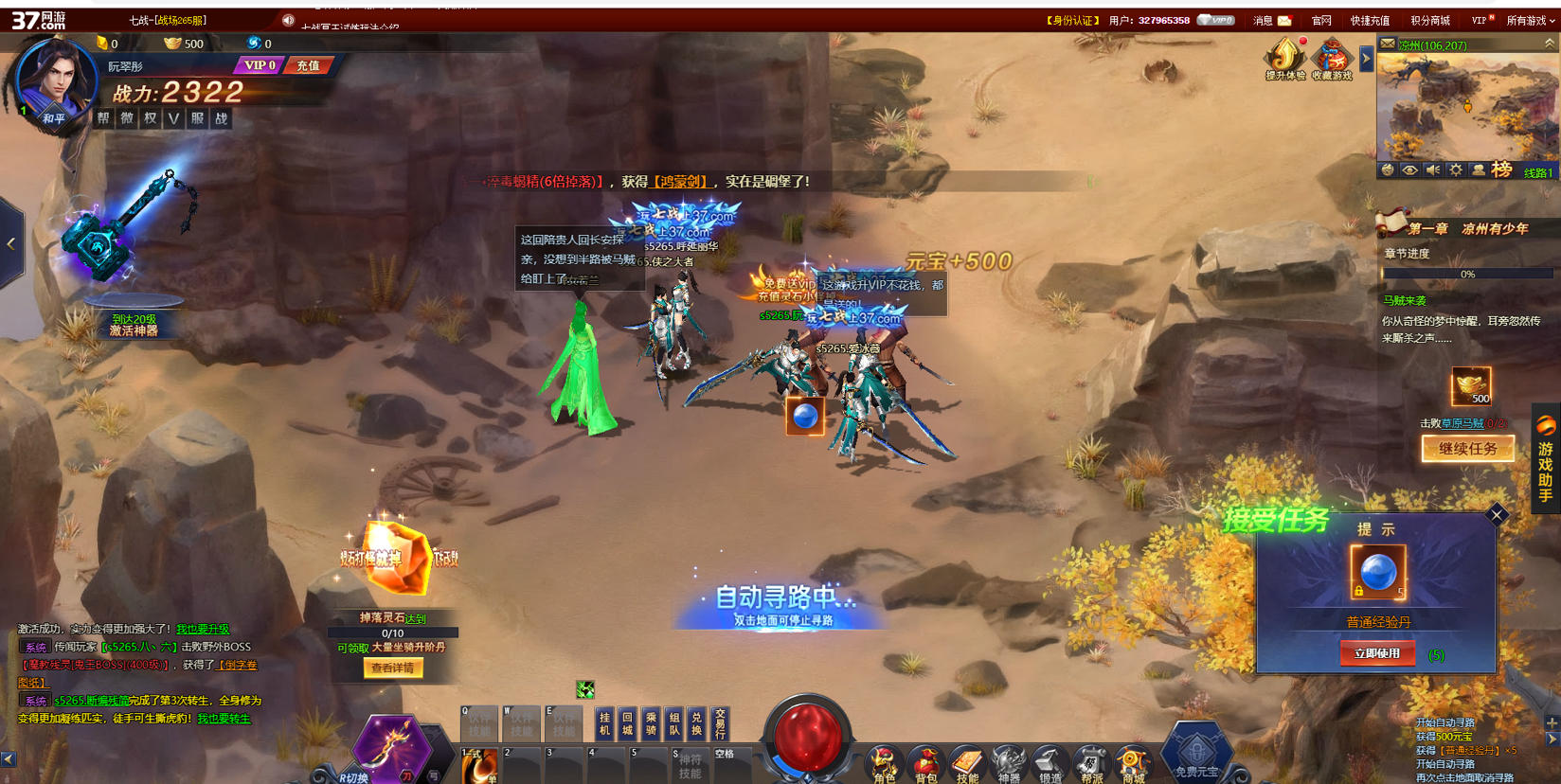Open the 背包 bag

coord(925,765)
